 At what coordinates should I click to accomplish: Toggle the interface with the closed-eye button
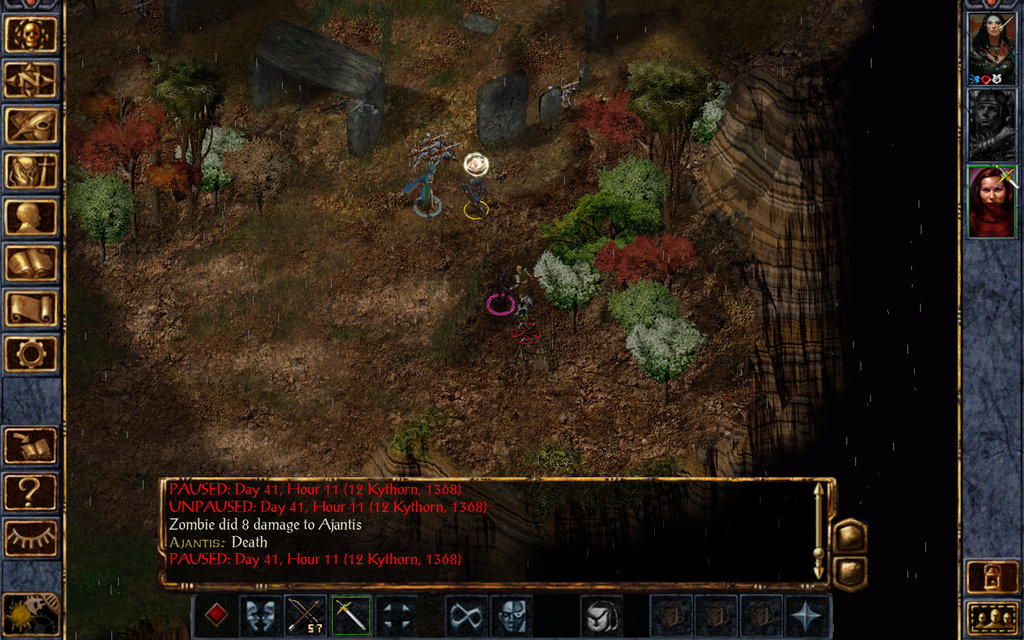(x=30, y=538)
